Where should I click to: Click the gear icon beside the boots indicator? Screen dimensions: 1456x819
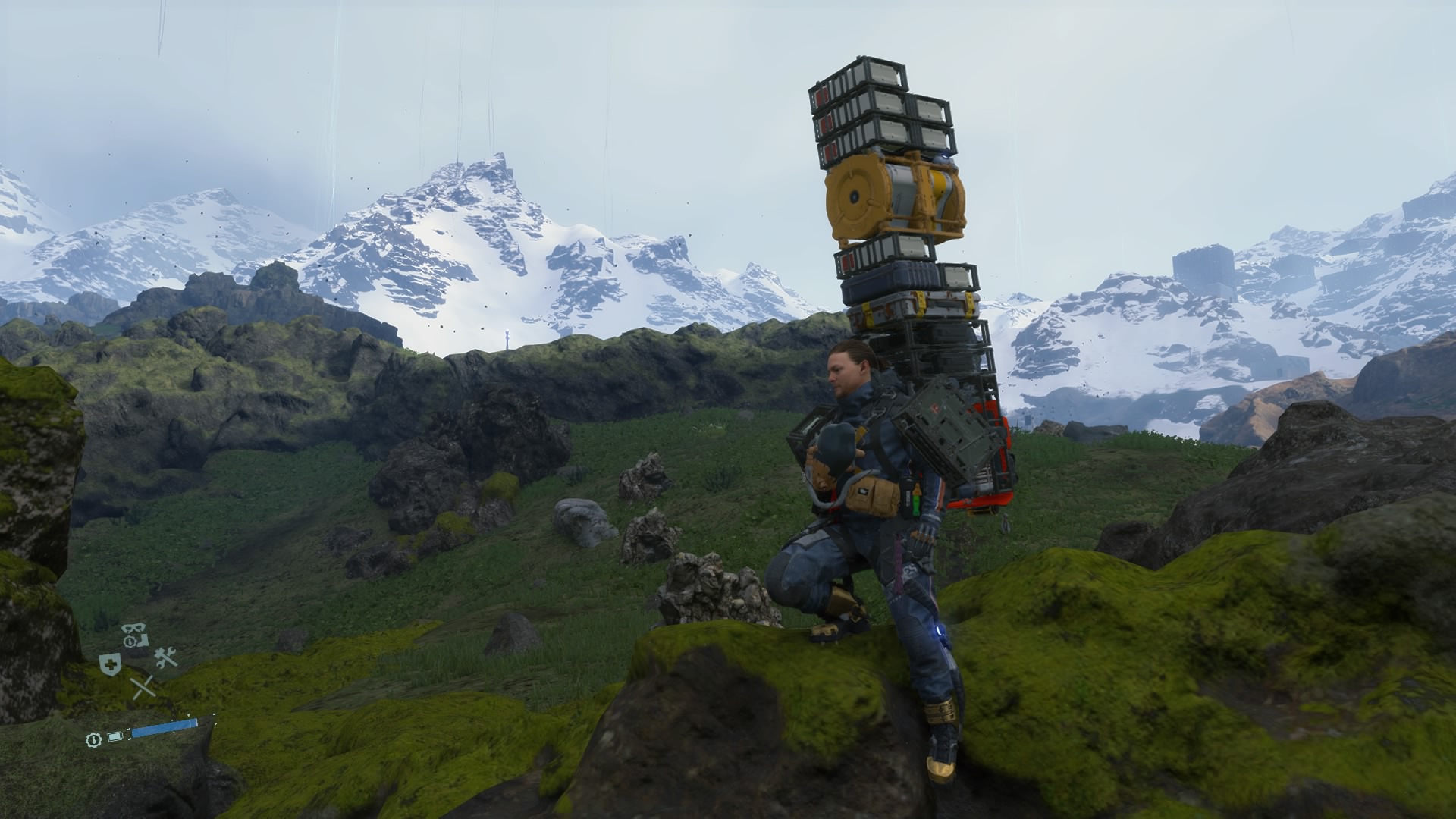click(130, 640)
